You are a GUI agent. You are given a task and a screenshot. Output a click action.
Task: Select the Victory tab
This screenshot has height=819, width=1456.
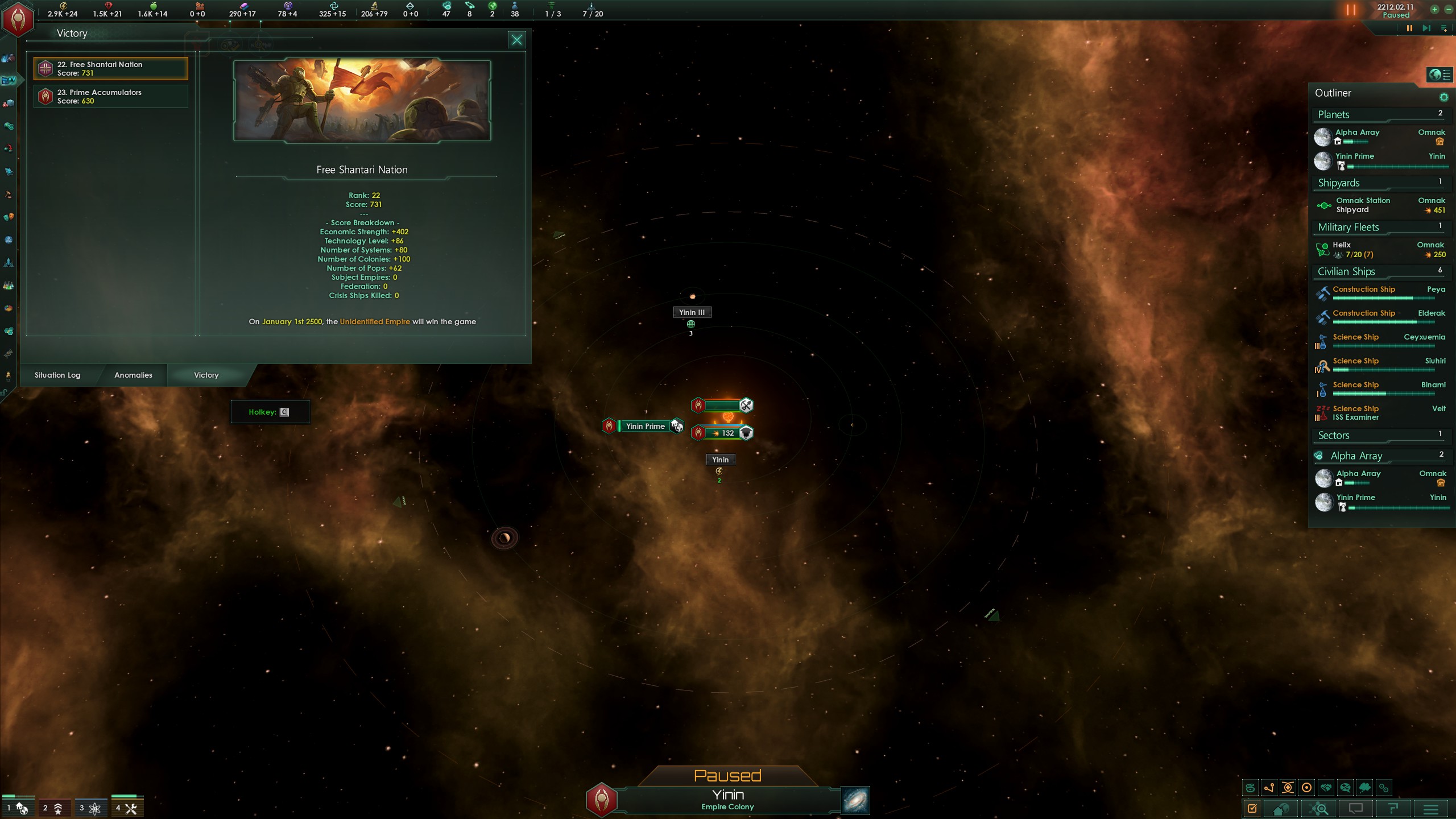pos(206,375)
